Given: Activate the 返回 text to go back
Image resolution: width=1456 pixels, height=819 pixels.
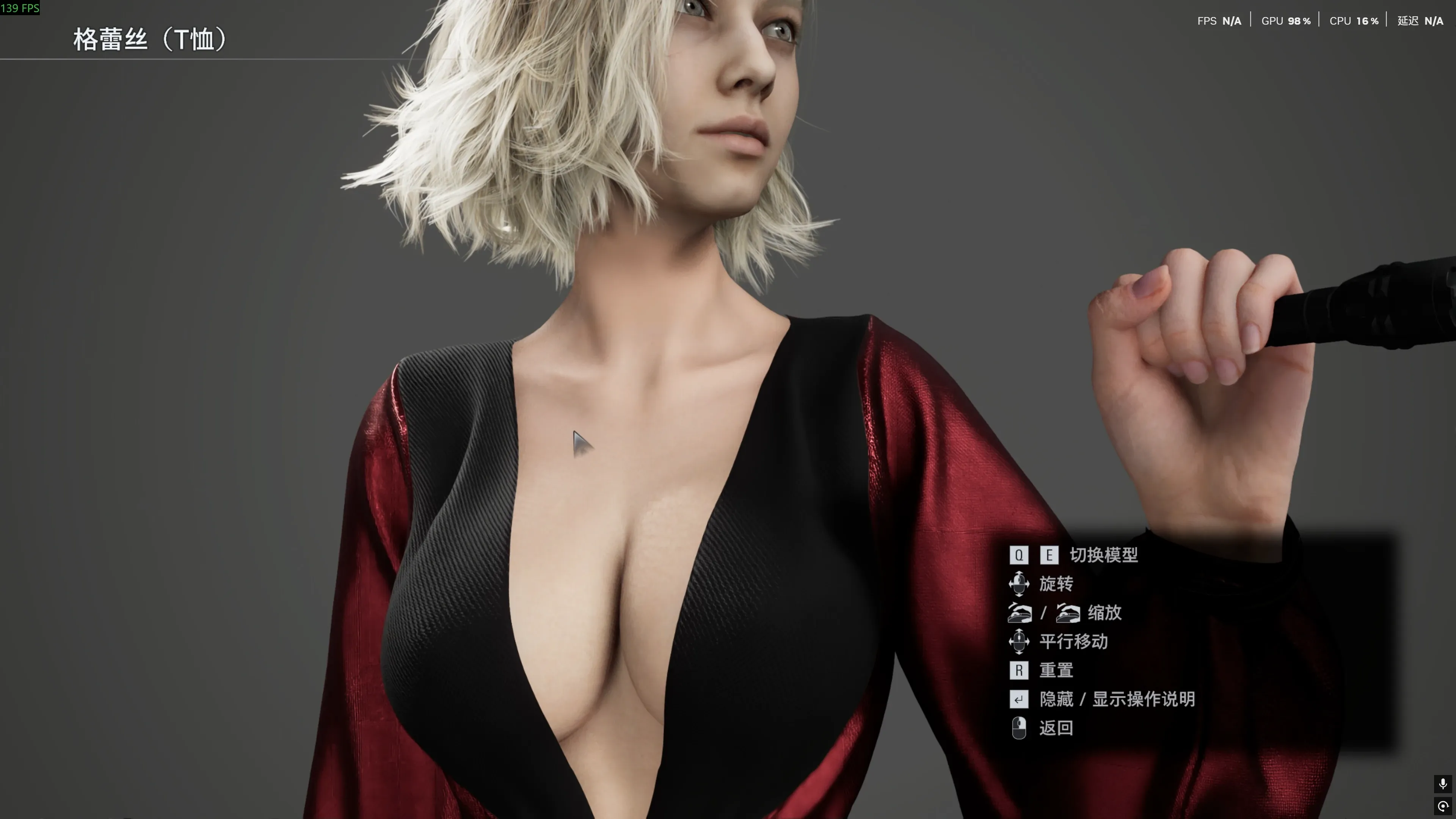Looking at the screenshot, I should [x=1057, y=728].
